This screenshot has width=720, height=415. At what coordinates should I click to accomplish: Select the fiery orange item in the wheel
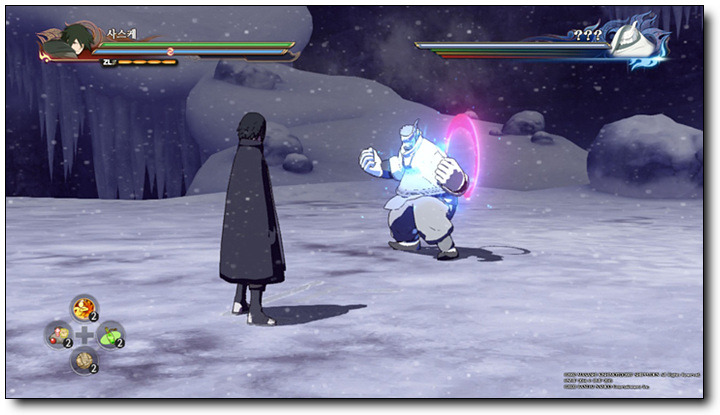coord(84,308)
